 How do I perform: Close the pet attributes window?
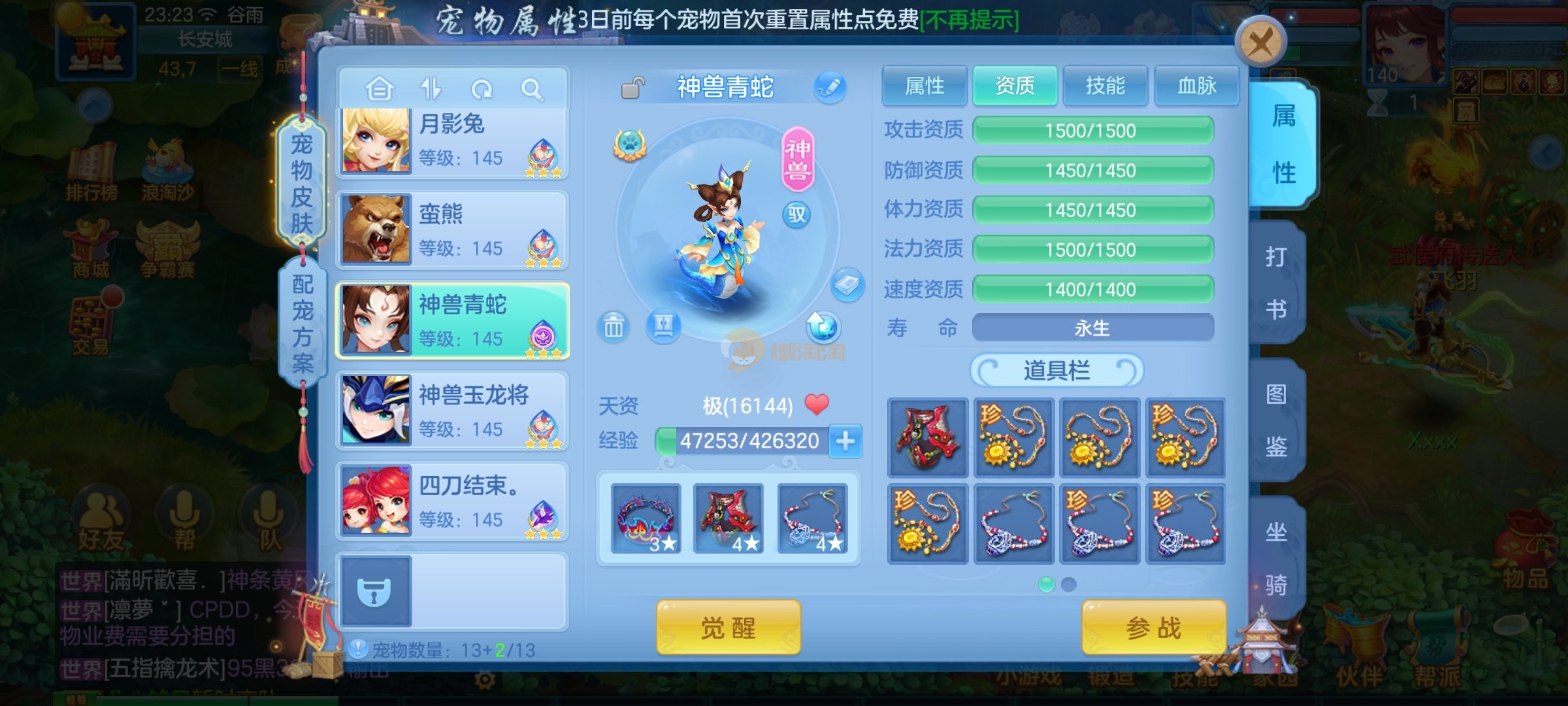tap(1260, 43)
